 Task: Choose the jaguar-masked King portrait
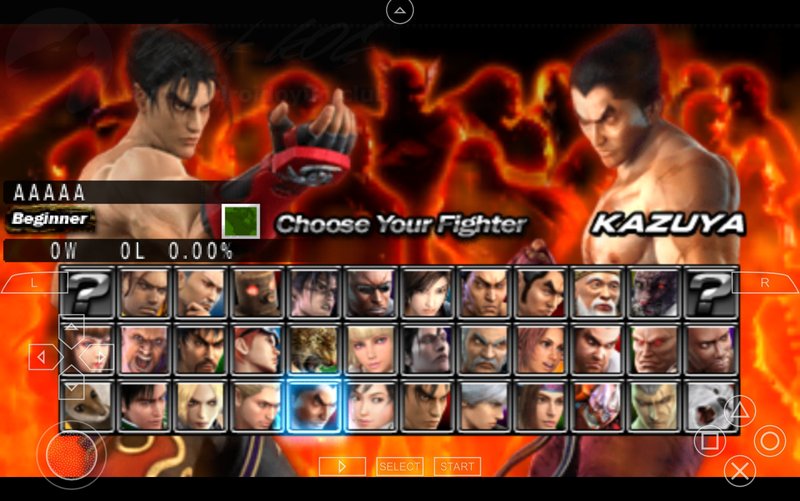point(314,349)
